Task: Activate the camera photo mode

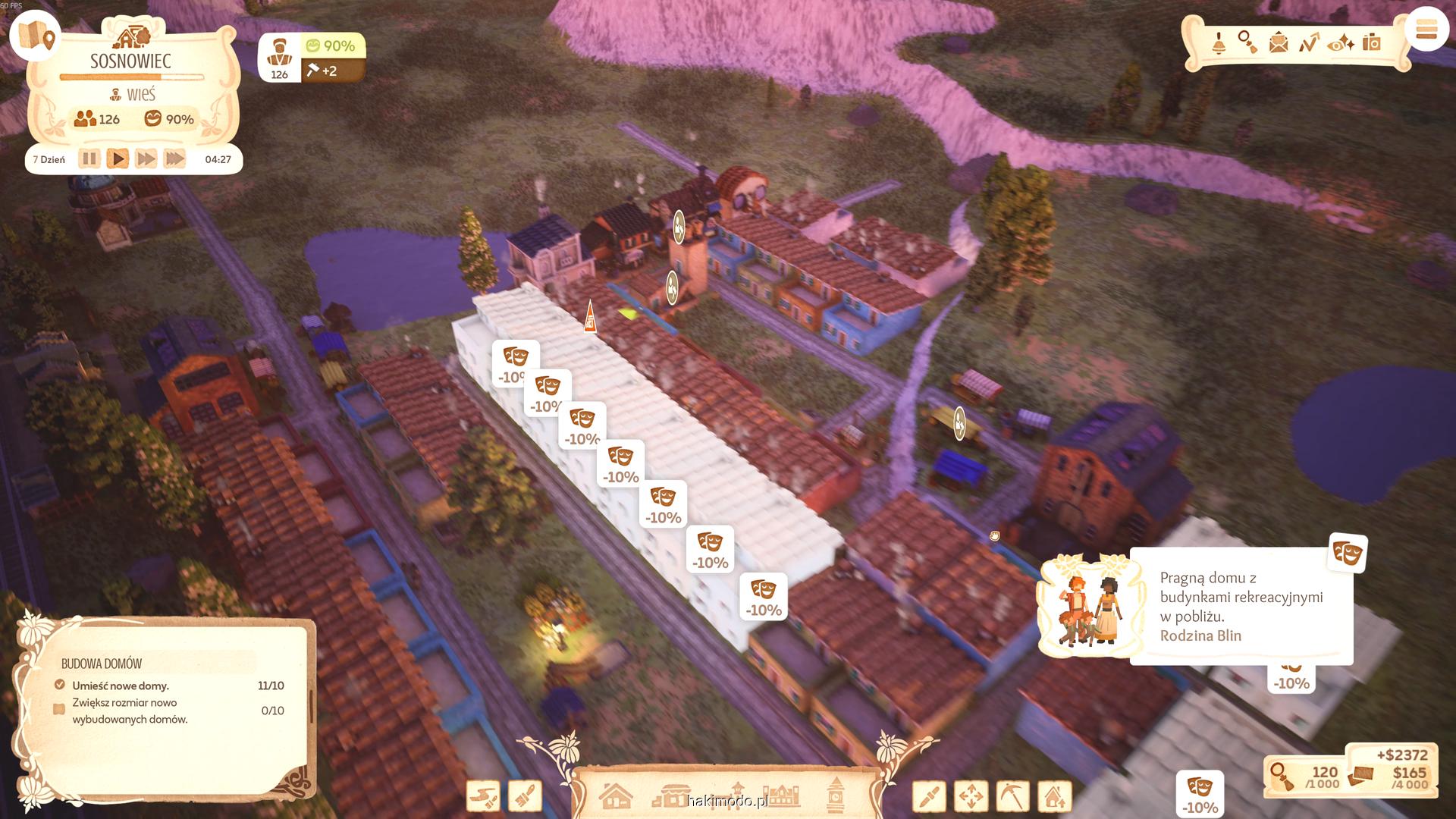Action: click(1371, 42)
